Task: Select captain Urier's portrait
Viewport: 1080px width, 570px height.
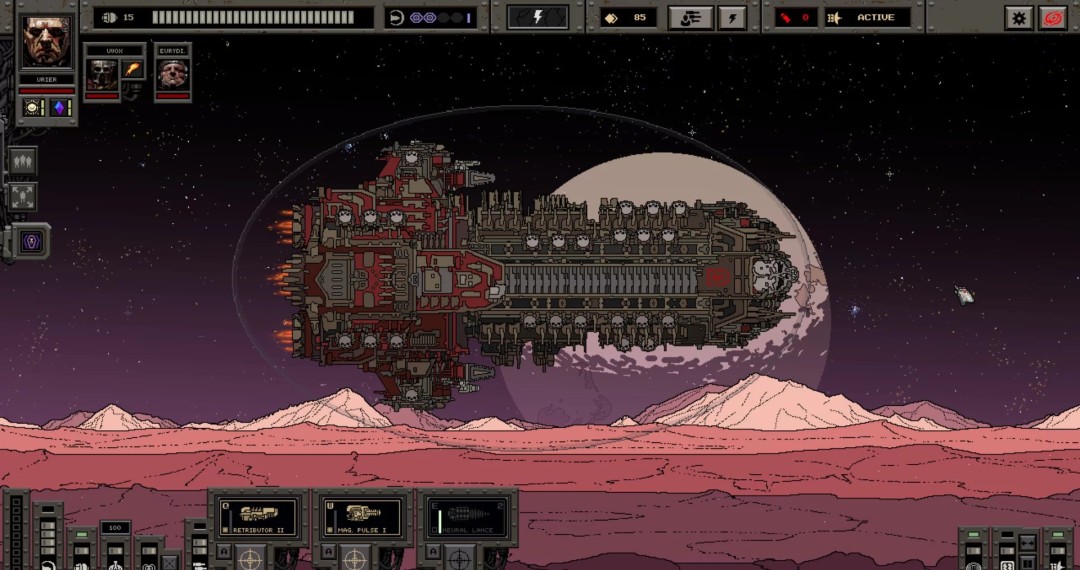Action: point(47,42)
